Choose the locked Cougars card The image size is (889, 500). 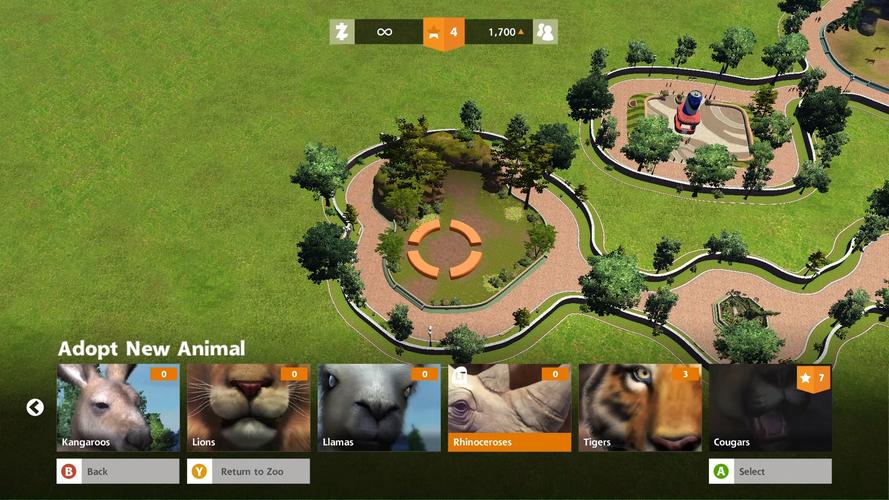770,407
